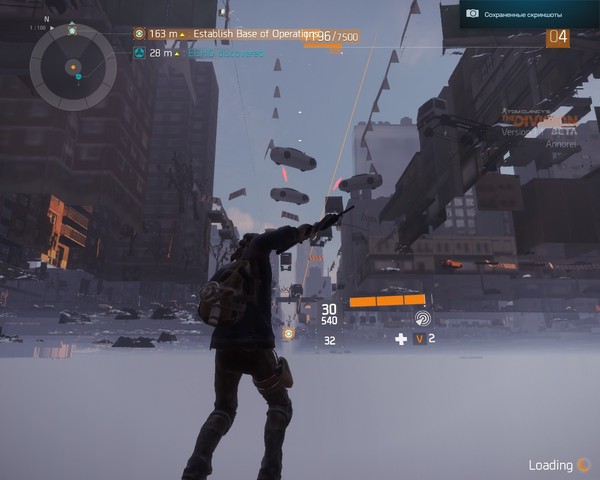This screenshot has height=480, width=600.
Task: Use the medkit cross icon
Action: click(401, 339)
